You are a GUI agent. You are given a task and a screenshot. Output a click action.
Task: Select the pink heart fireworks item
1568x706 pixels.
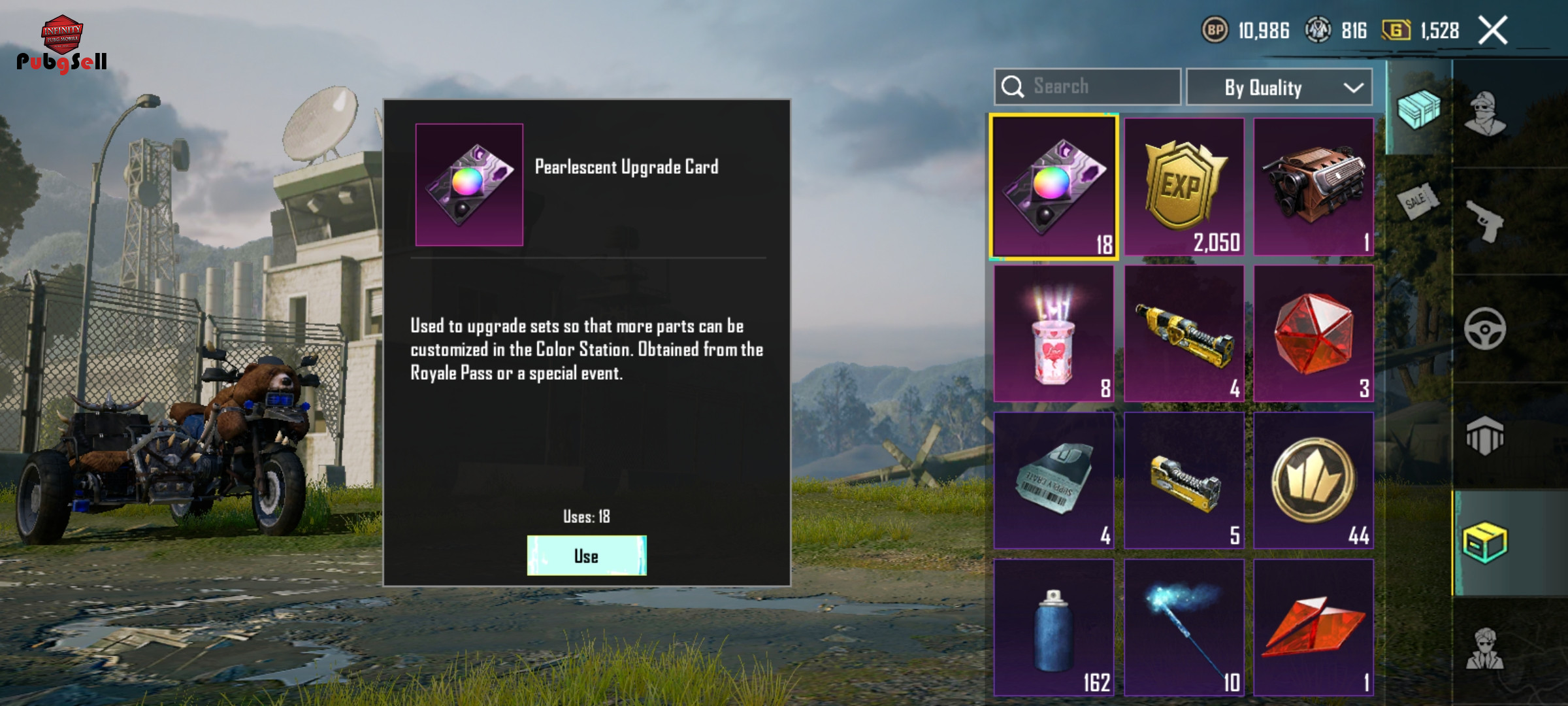[x=1054, y=333]
